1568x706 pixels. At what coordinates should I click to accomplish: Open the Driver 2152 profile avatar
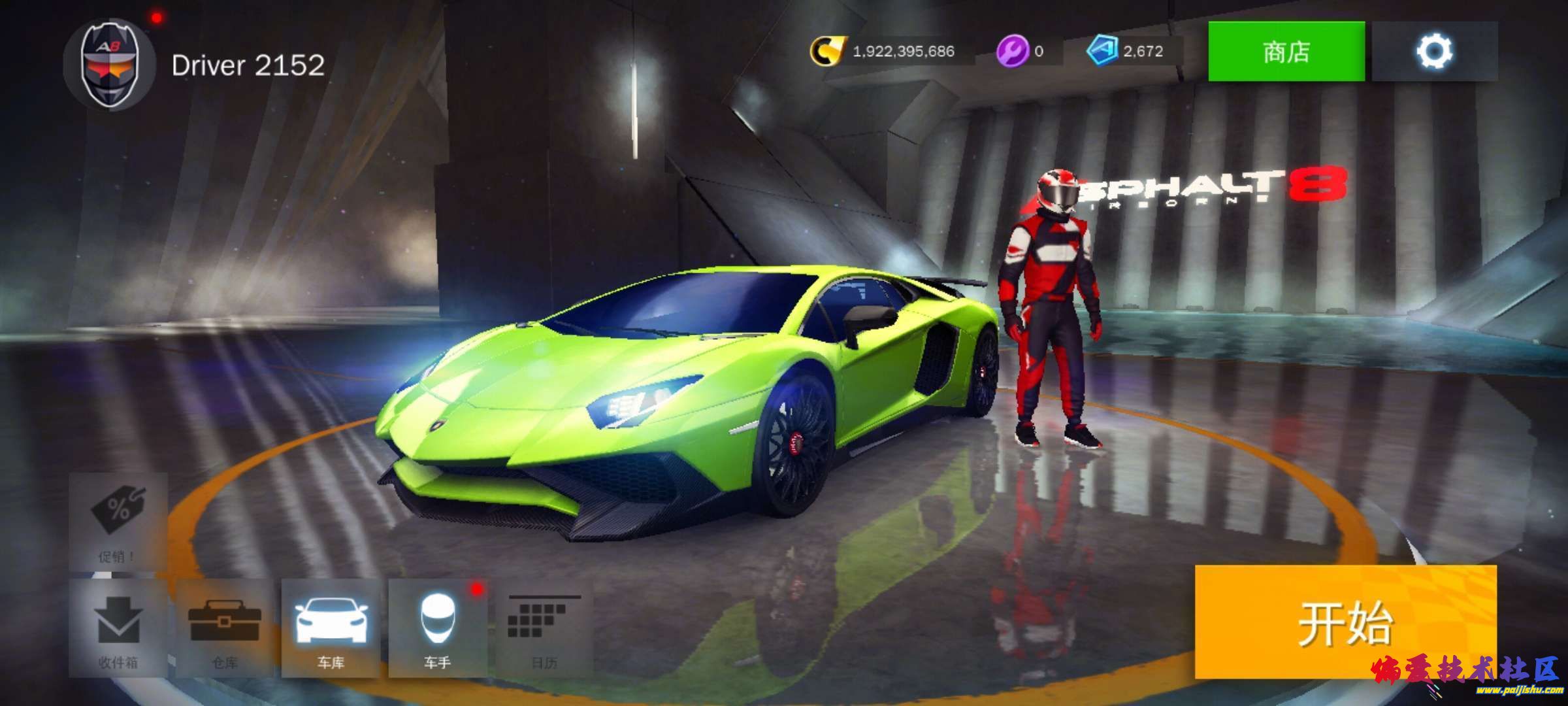[x=109, y=64]
